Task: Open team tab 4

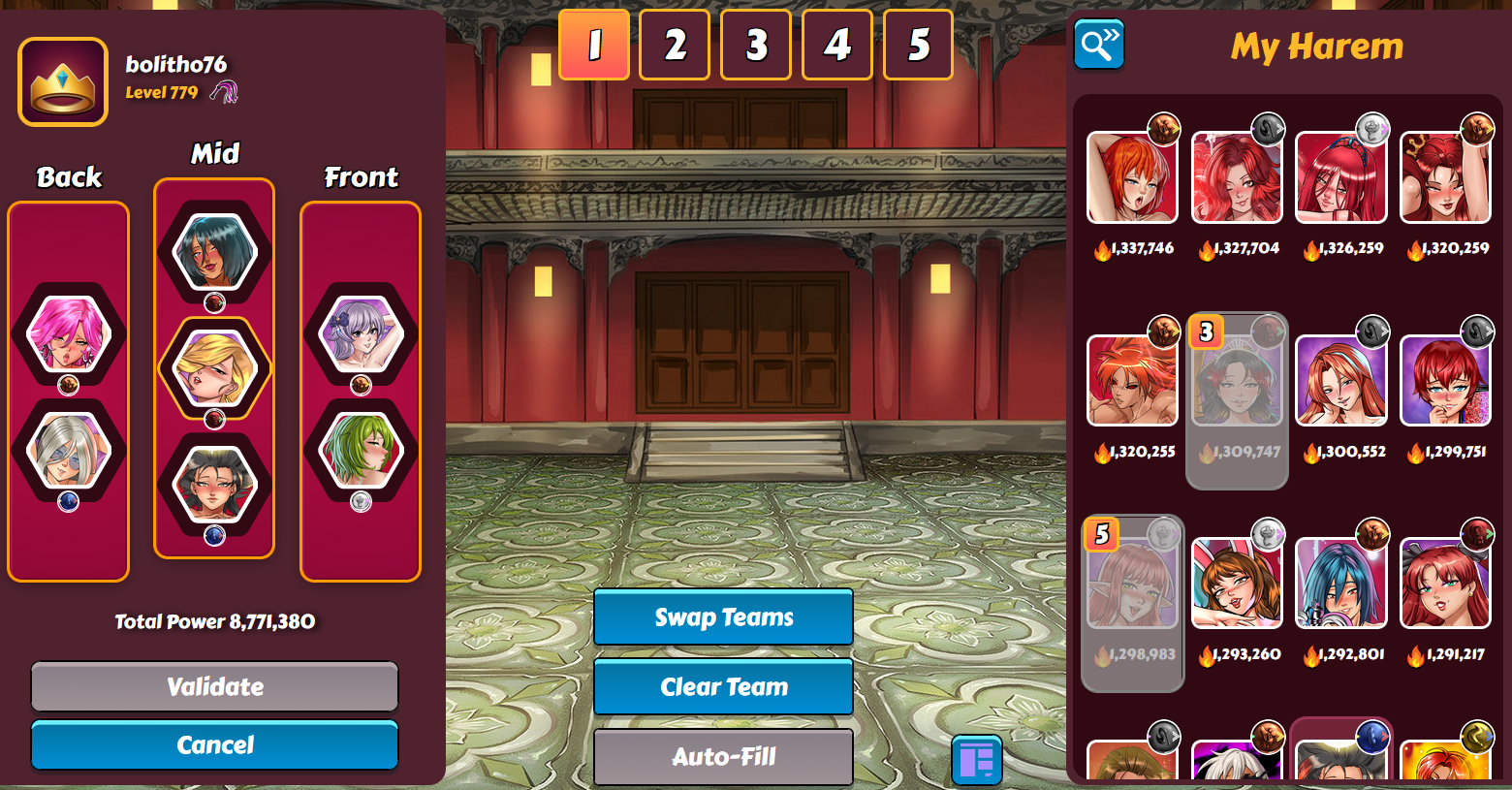Action: point(837,45)
